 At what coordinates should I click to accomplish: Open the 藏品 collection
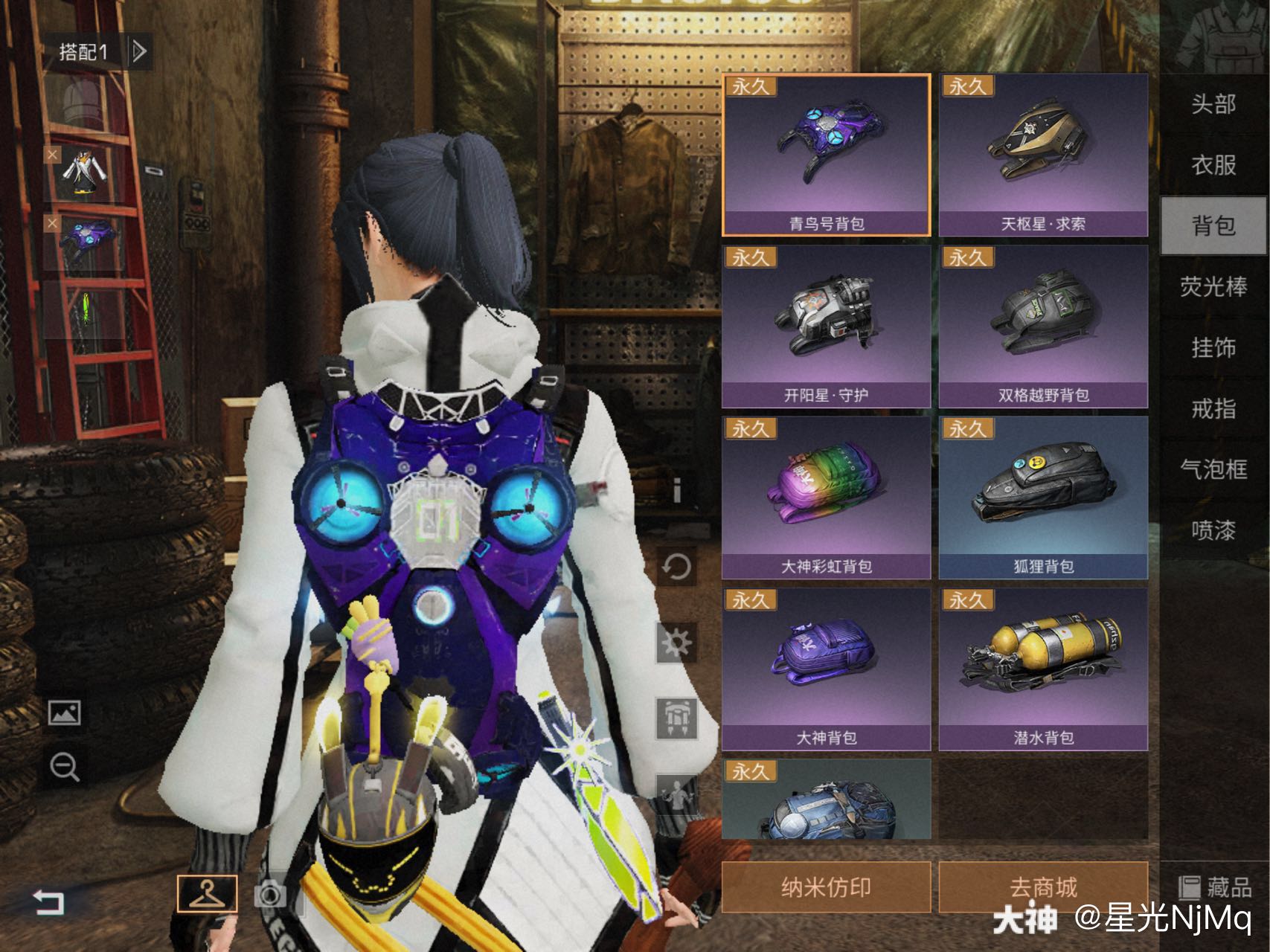pos(1215,887)
